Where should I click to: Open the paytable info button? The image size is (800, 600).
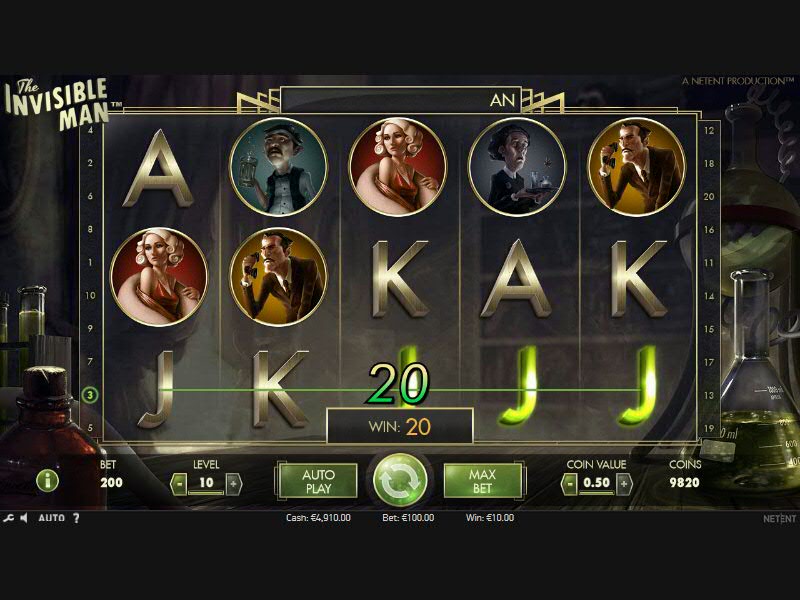[x=47, y=481]
